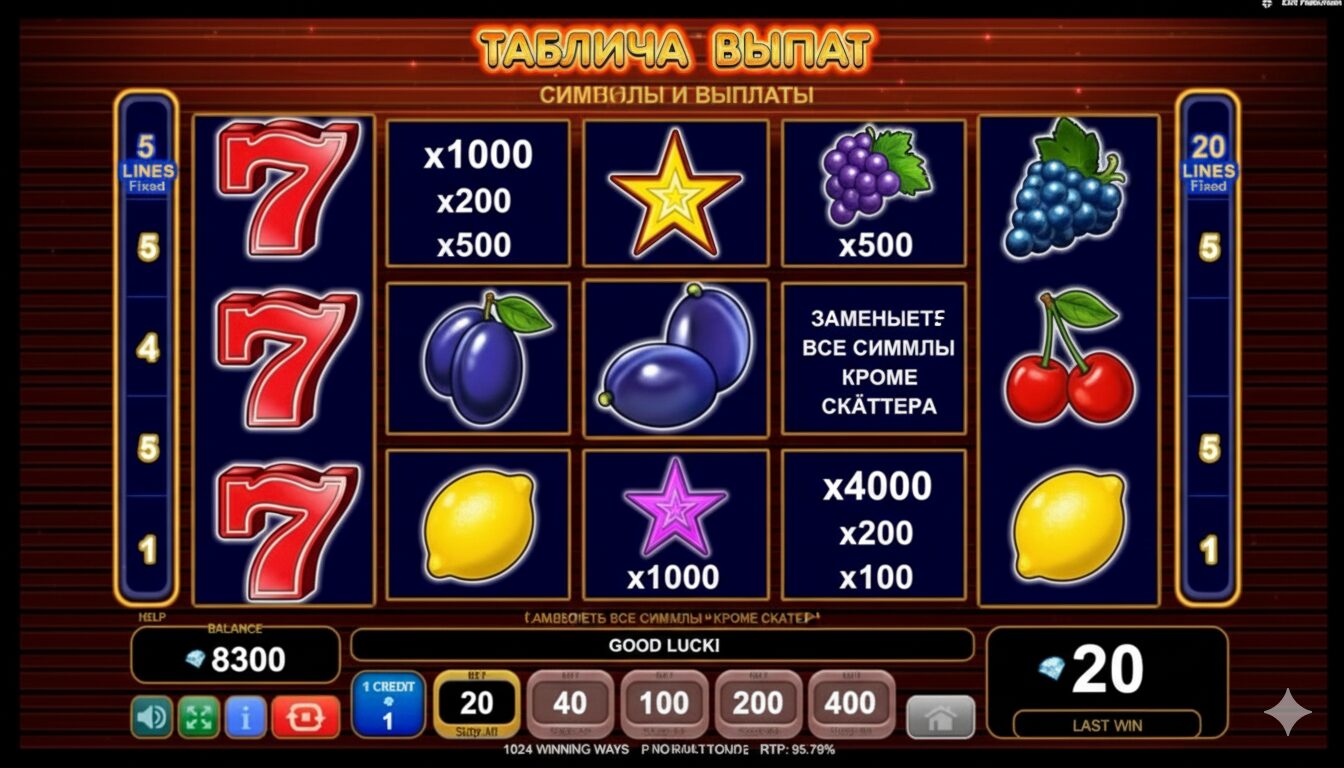The width and height of the screenshot is (1344, 768).
Task: Select the 20 bet button
Action: tap(476, 704)
